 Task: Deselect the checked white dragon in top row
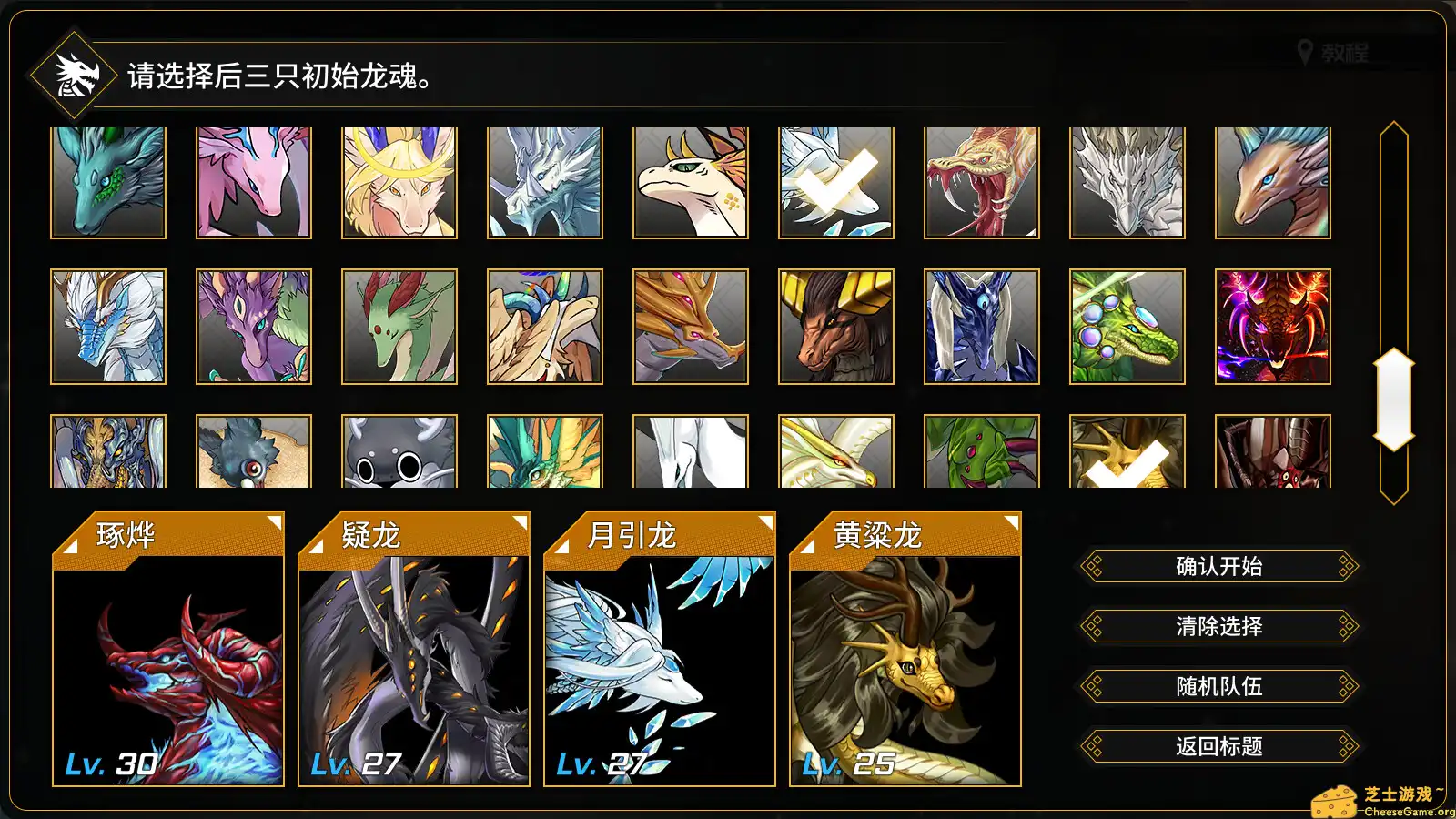[x=835, y=181]
